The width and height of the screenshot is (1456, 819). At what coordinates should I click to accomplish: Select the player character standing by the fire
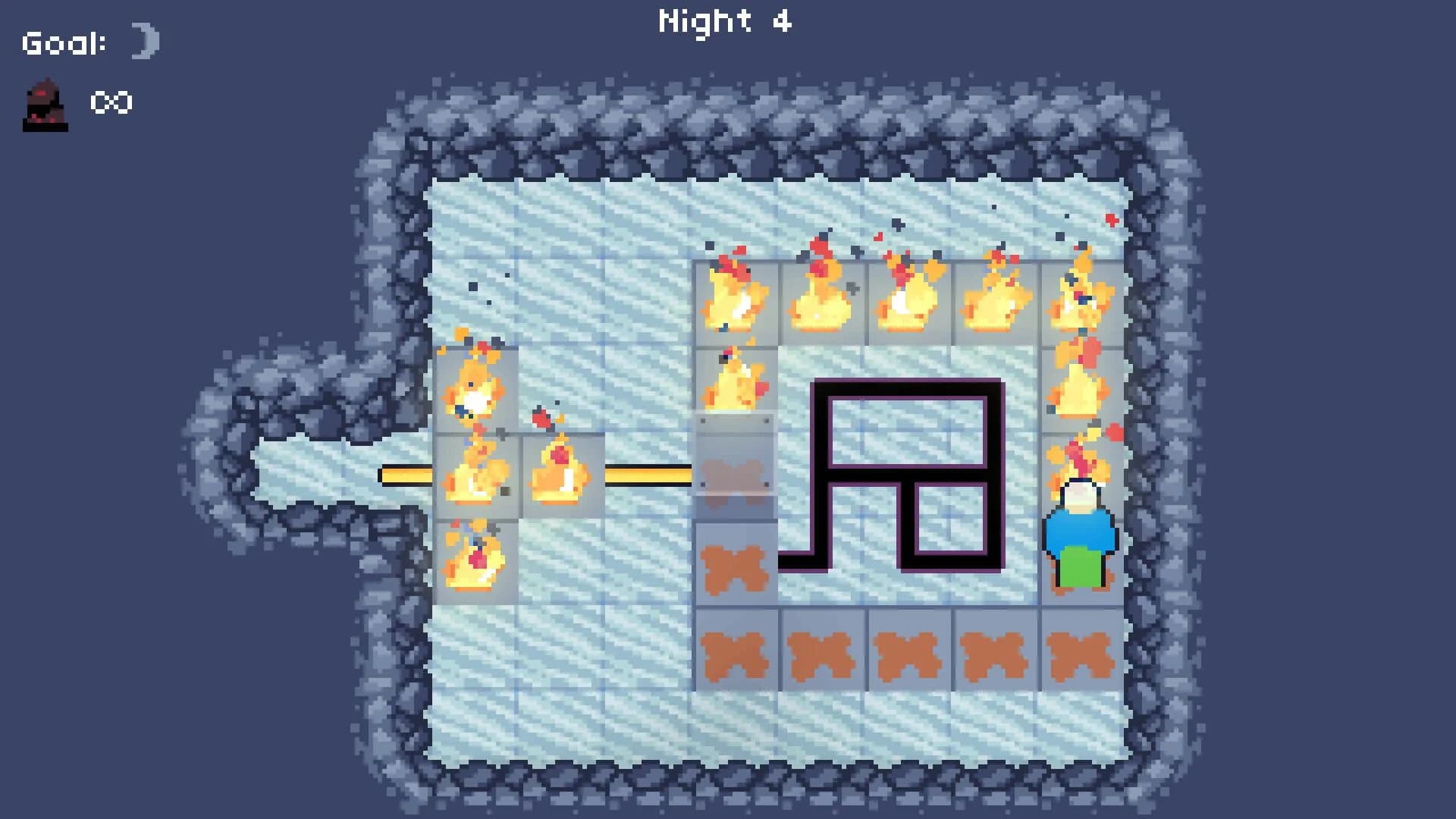[x=1080, y=531]
